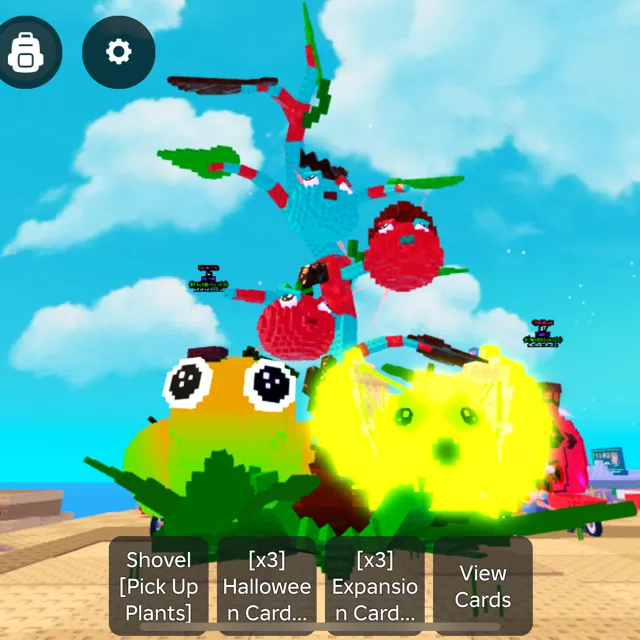Select the x3 Expansion Card slot

(374, 585)
